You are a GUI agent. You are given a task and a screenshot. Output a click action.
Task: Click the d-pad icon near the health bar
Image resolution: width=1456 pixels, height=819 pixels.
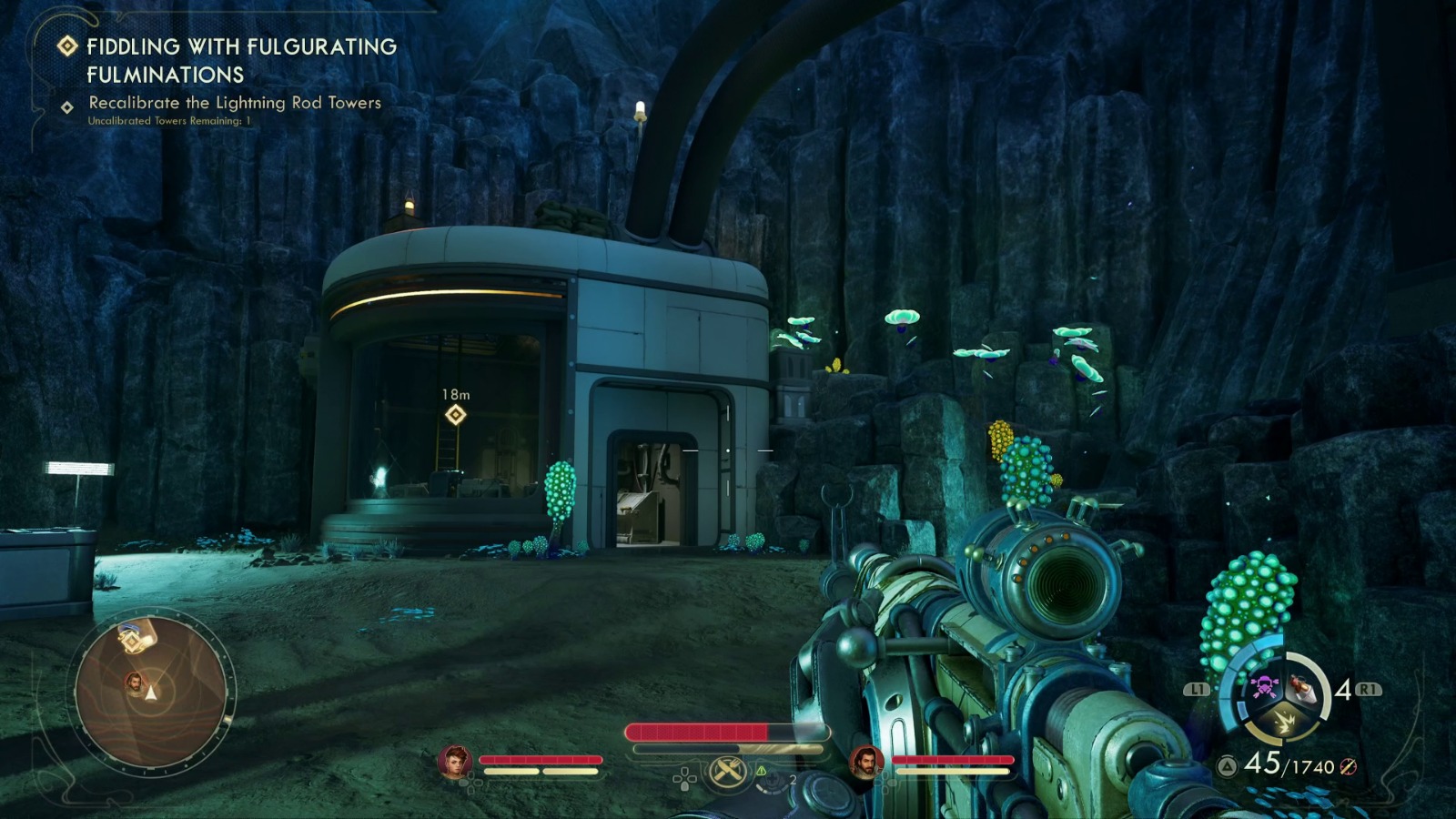tap(684, 779)
